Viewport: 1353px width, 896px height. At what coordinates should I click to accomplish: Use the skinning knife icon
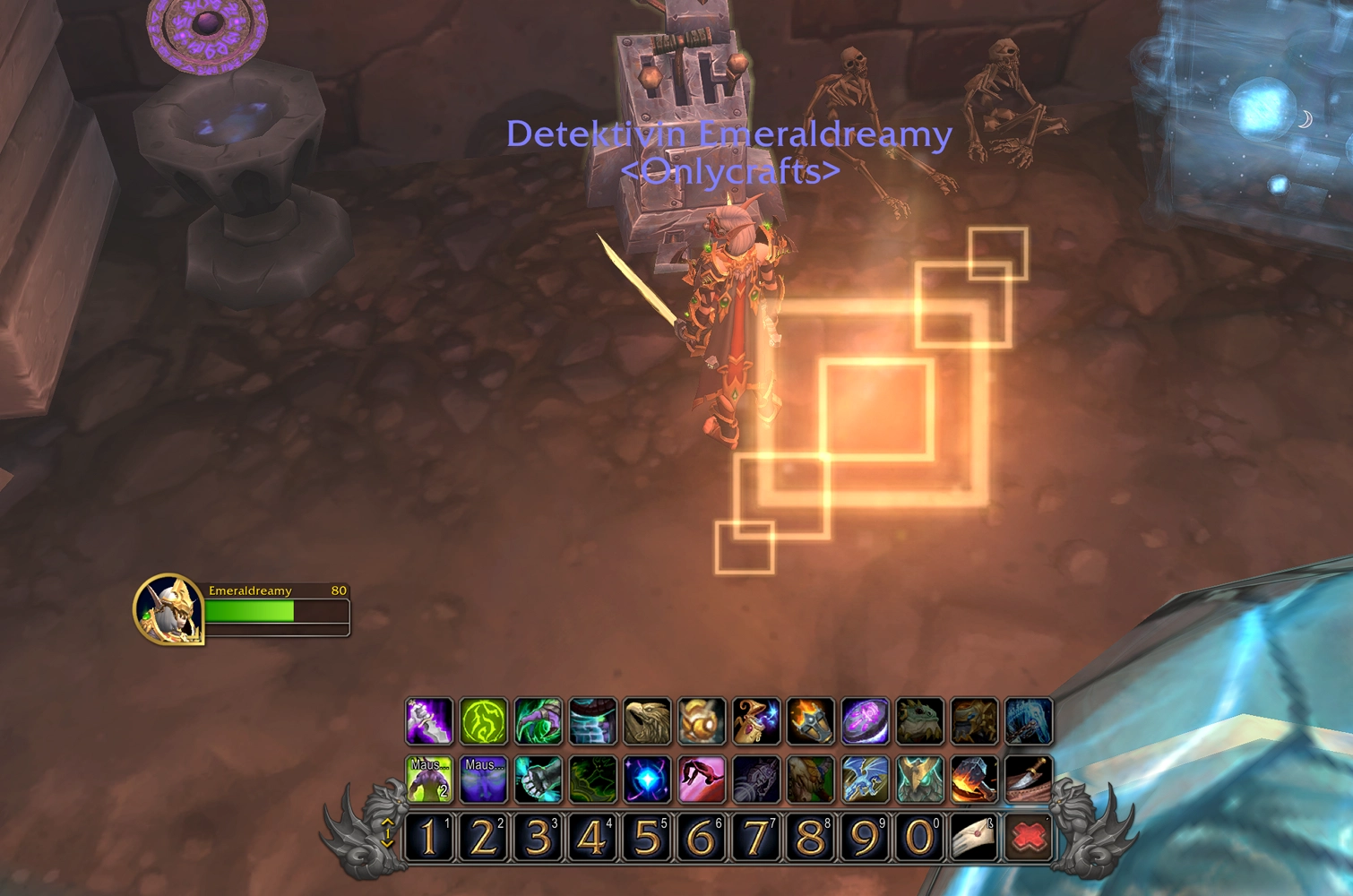(x=1029, y=780)
